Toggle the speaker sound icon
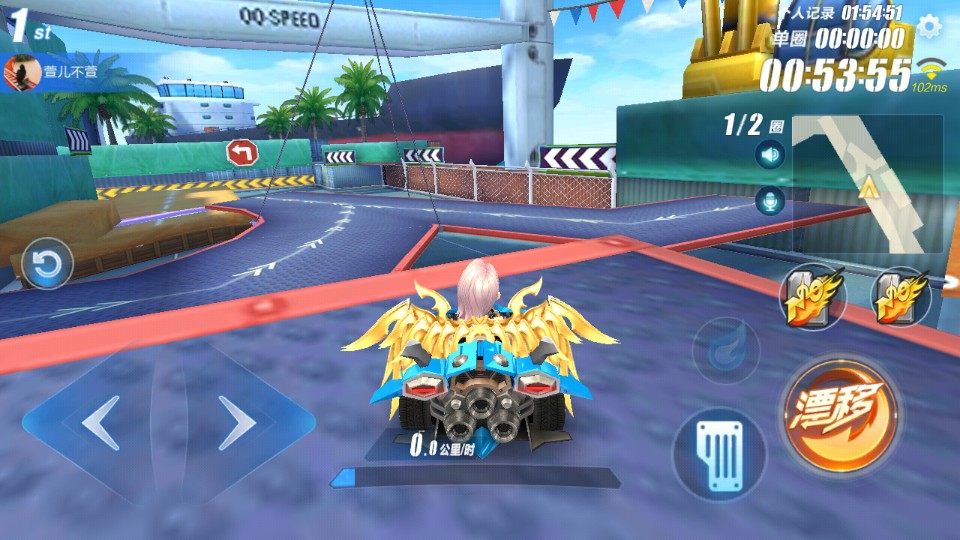 (769, 155)
